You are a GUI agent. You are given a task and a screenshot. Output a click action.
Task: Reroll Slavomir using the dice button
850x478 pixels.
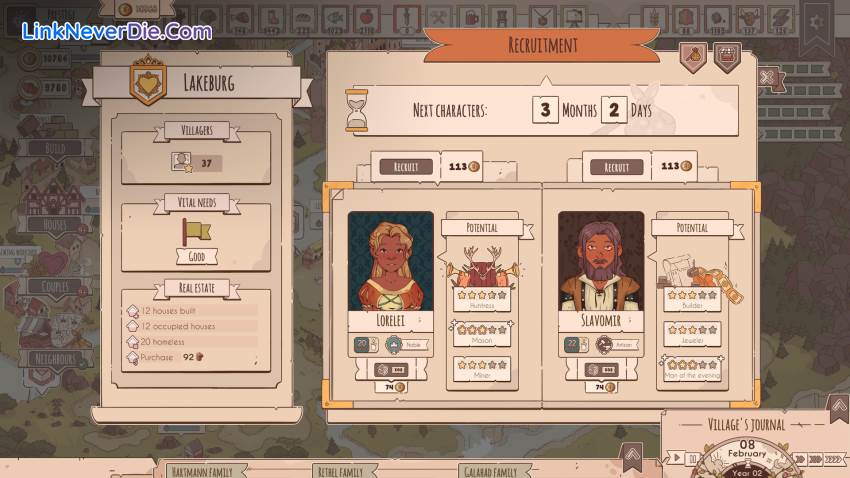point(601,369)
